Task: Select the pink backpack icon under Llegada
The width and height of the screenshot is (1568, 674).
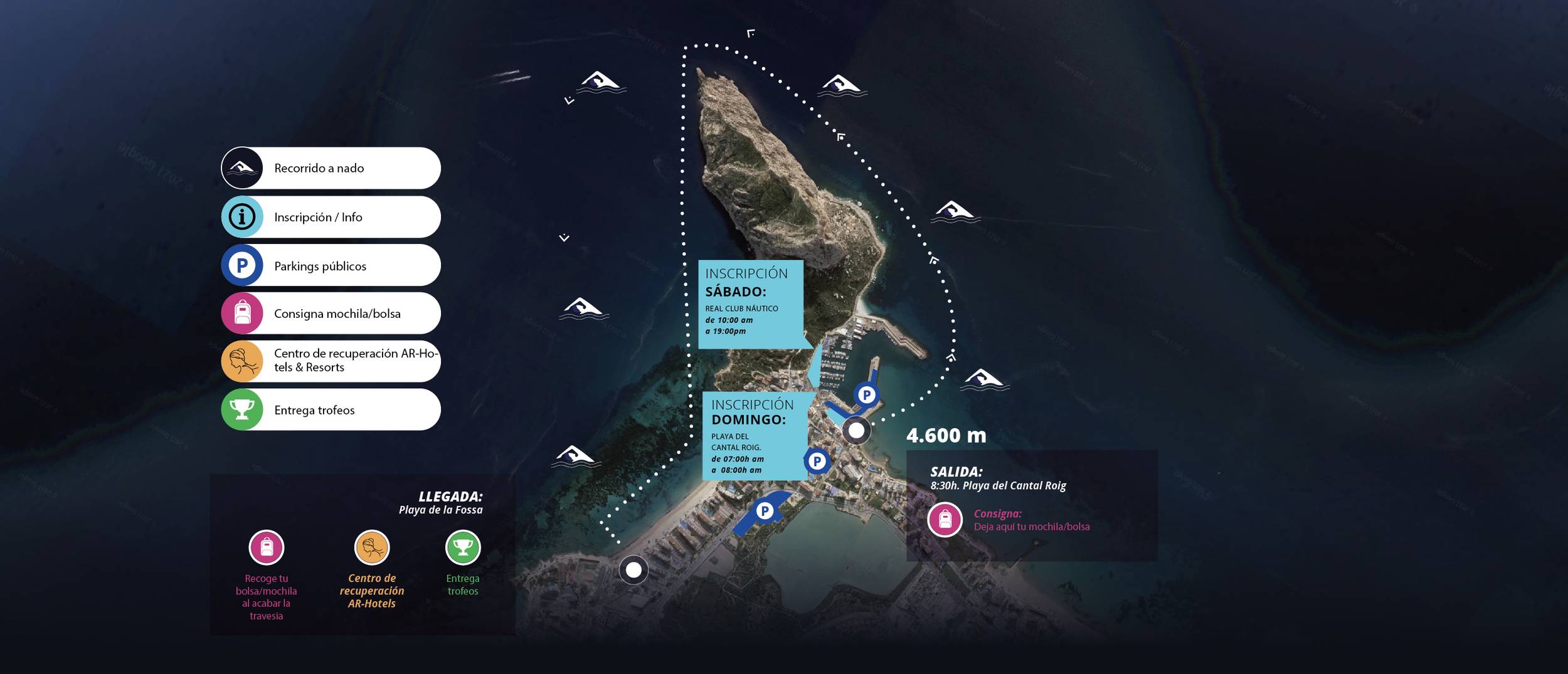Action: pos(267,547)
